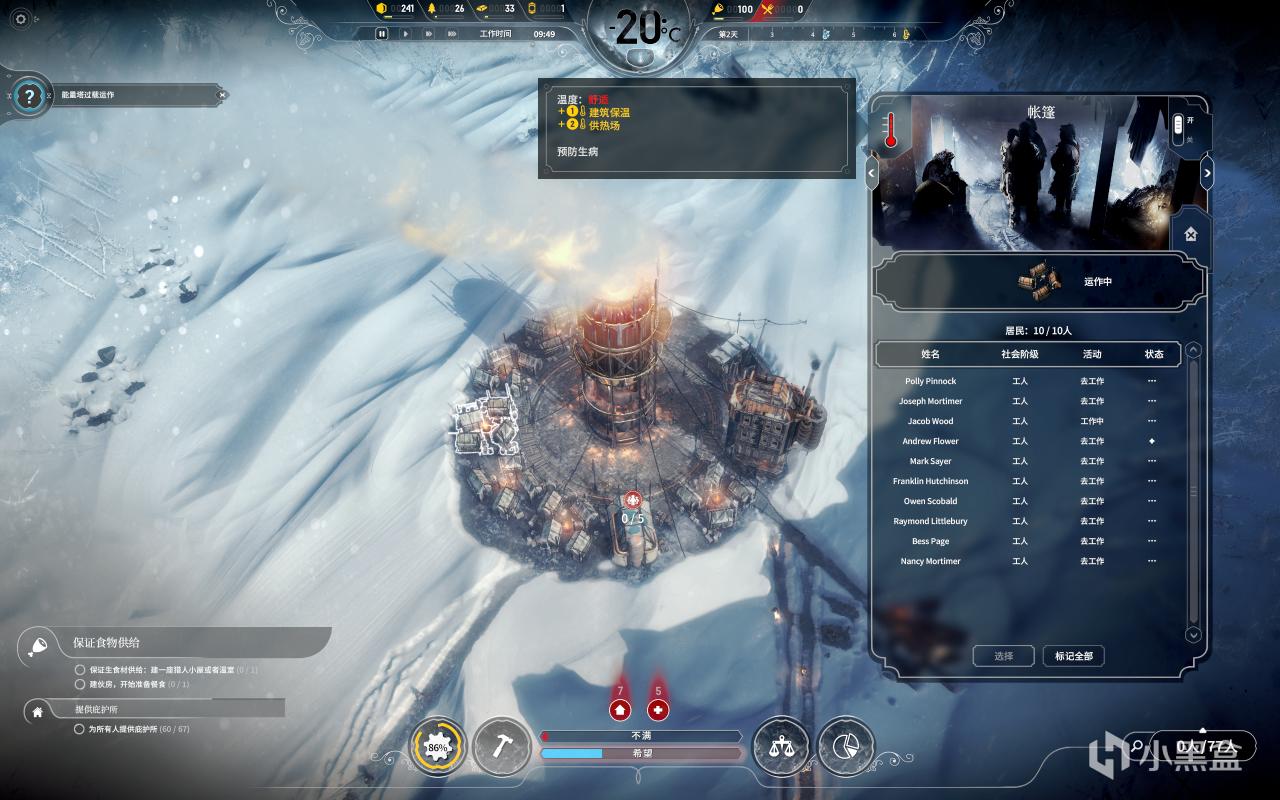Open the Book of Laws scales icon
Viewport: 1280px width, 800px height.
(781, 747)
